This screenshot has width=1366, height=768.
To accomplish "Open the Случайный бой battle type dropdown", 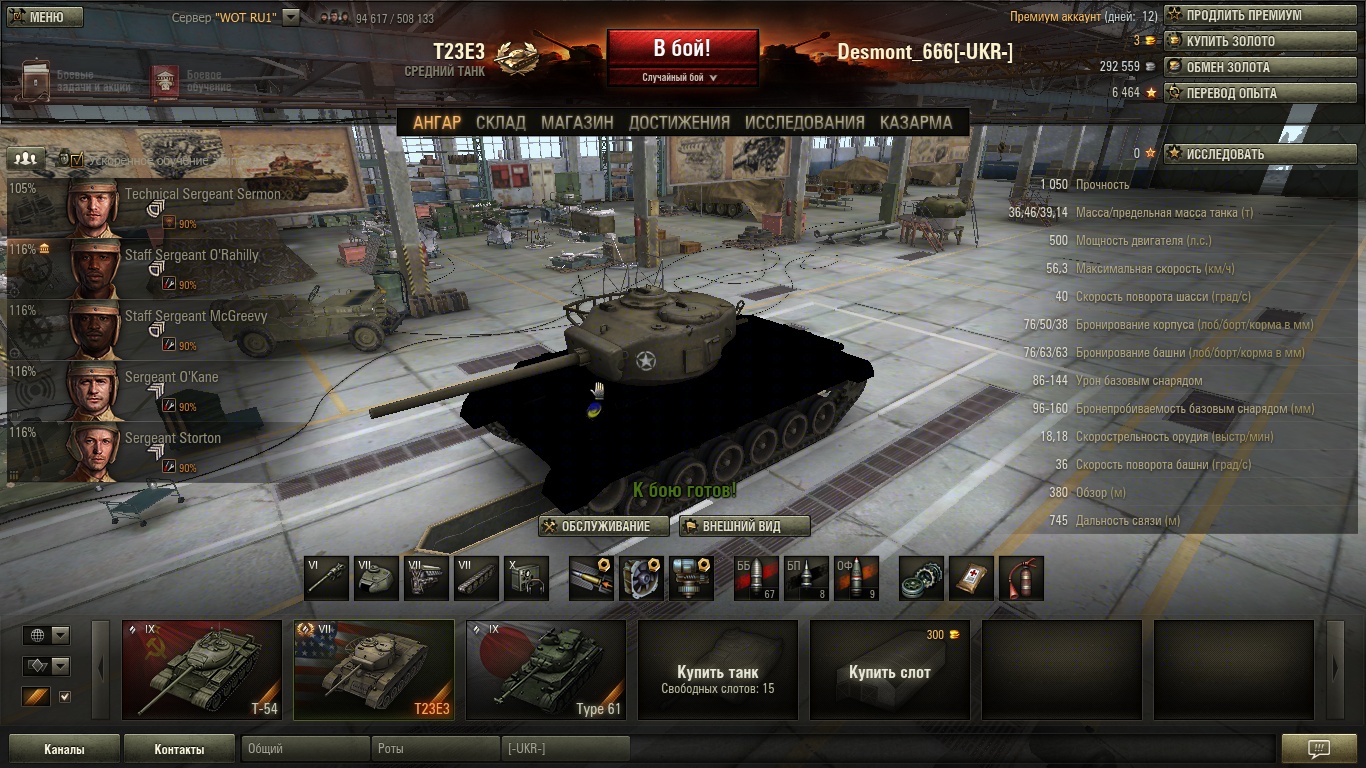I will 682,77.
